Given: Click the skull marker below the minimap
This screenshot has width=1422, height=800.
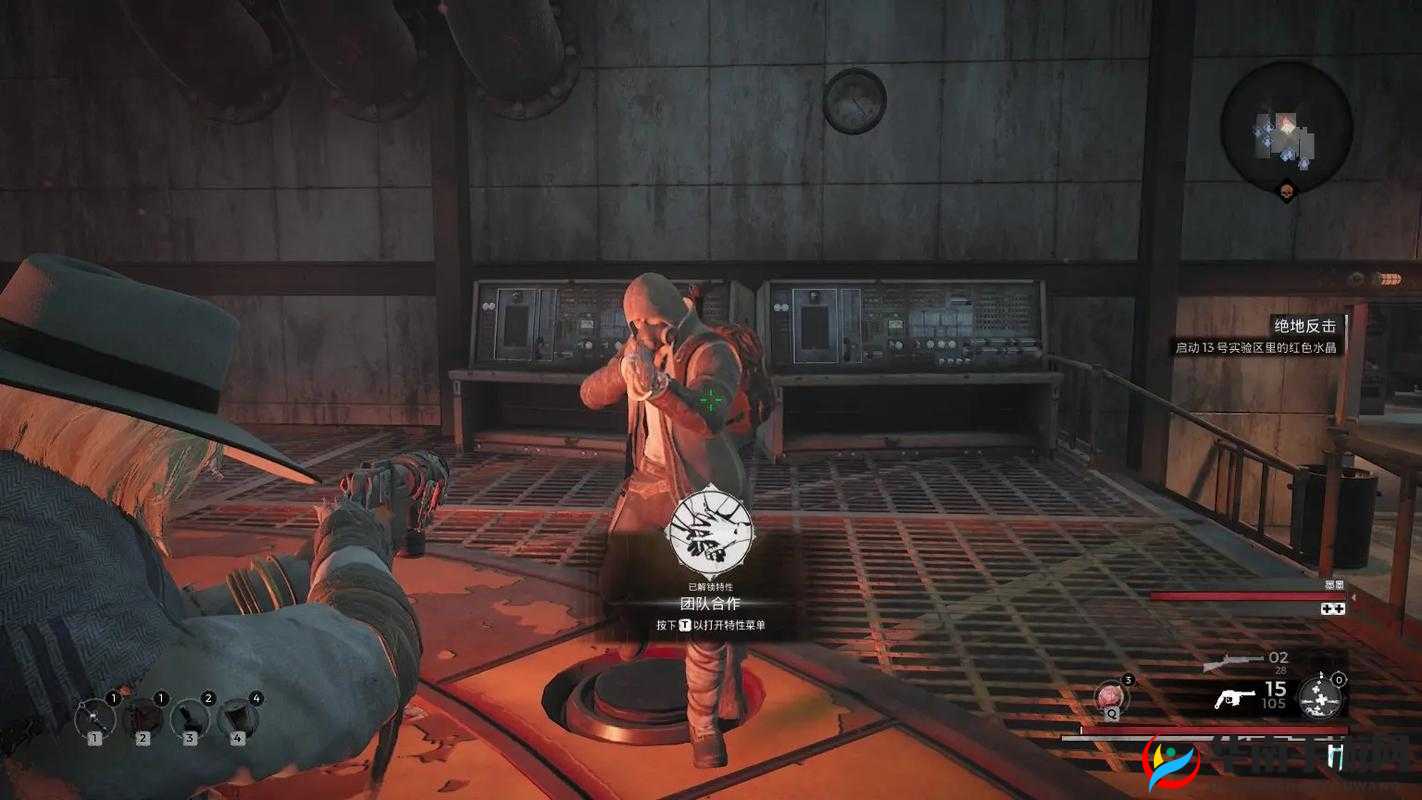Looking at the screenshot, I should pos(1286,190).
